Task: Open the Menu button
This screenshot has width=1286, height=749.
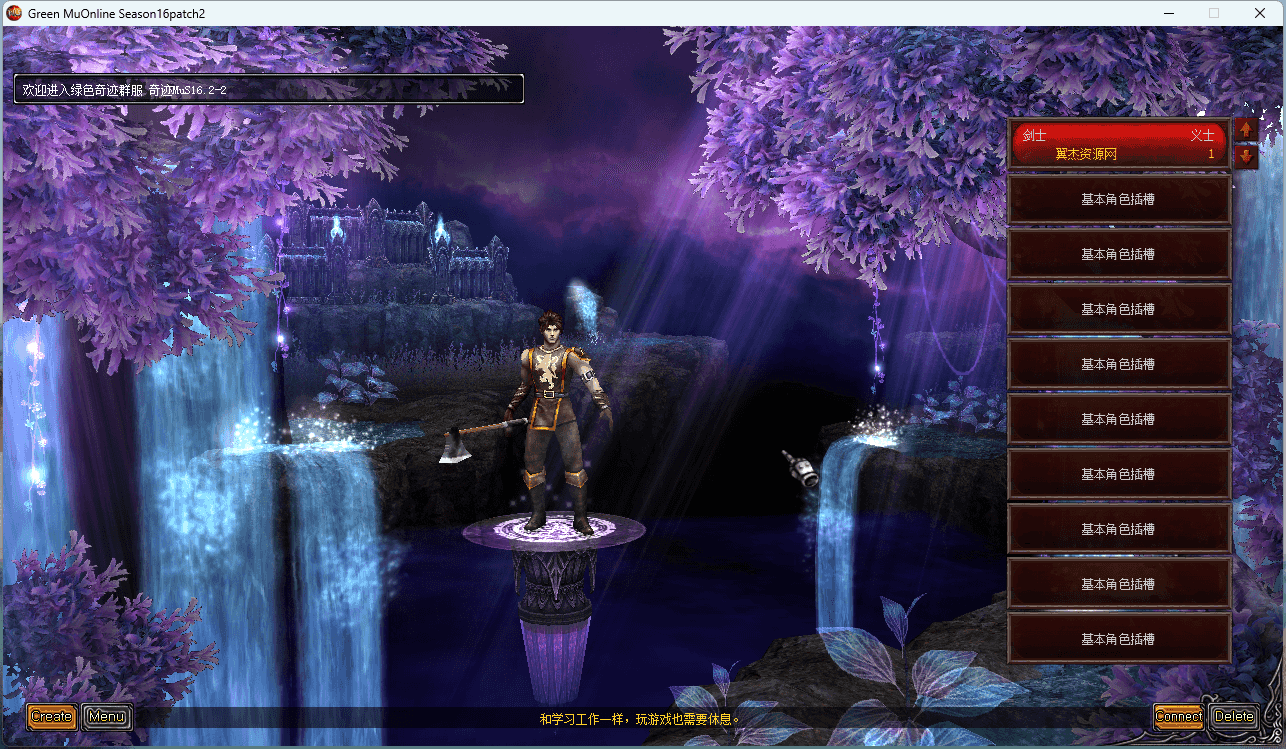Action: (106, 716)
